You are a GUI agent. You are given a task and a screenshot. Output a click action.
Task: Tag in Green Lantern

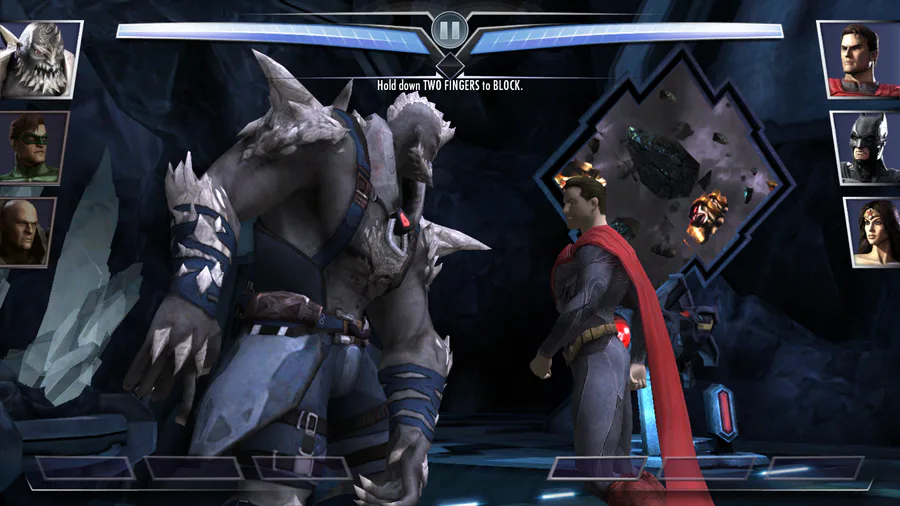click(33, 146)
